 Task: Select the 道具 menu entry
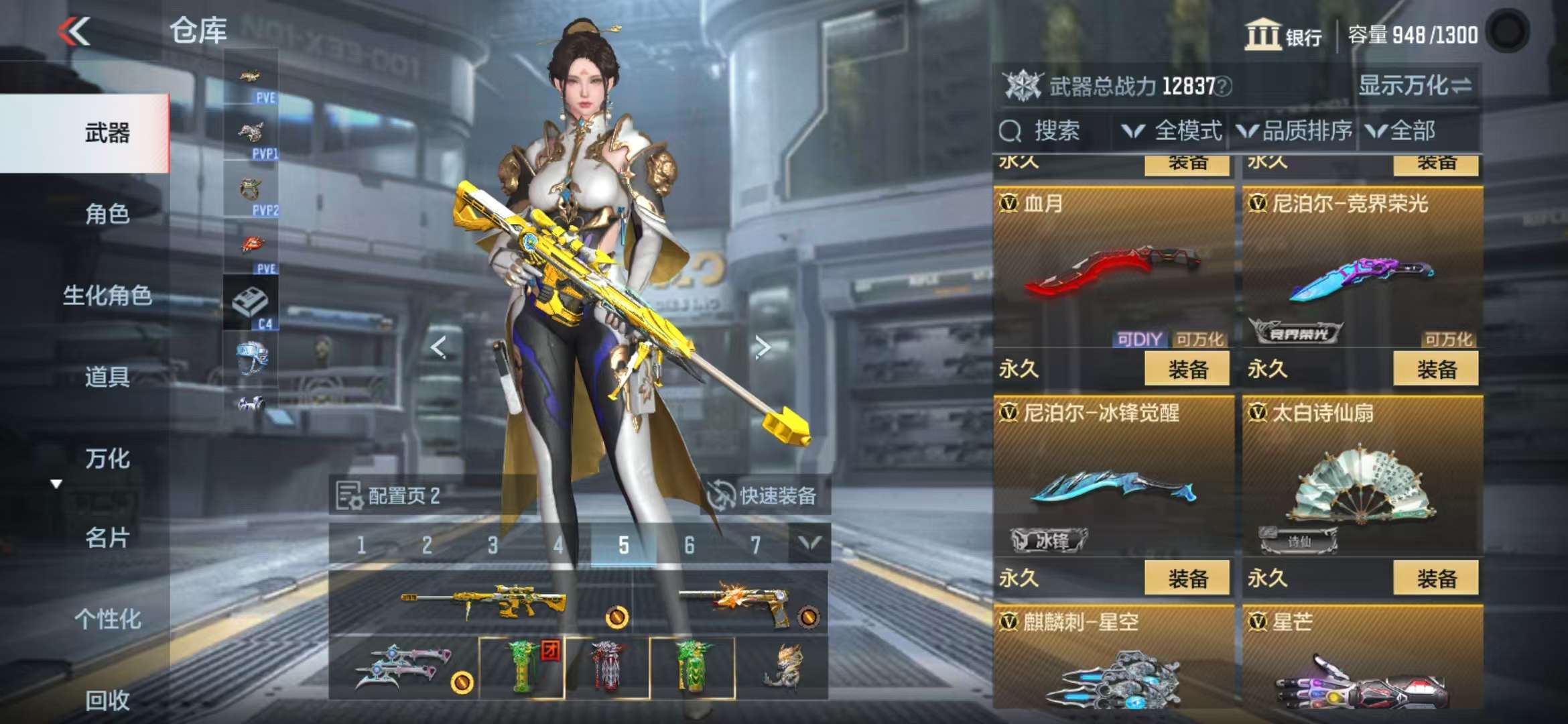click(107, 377)
